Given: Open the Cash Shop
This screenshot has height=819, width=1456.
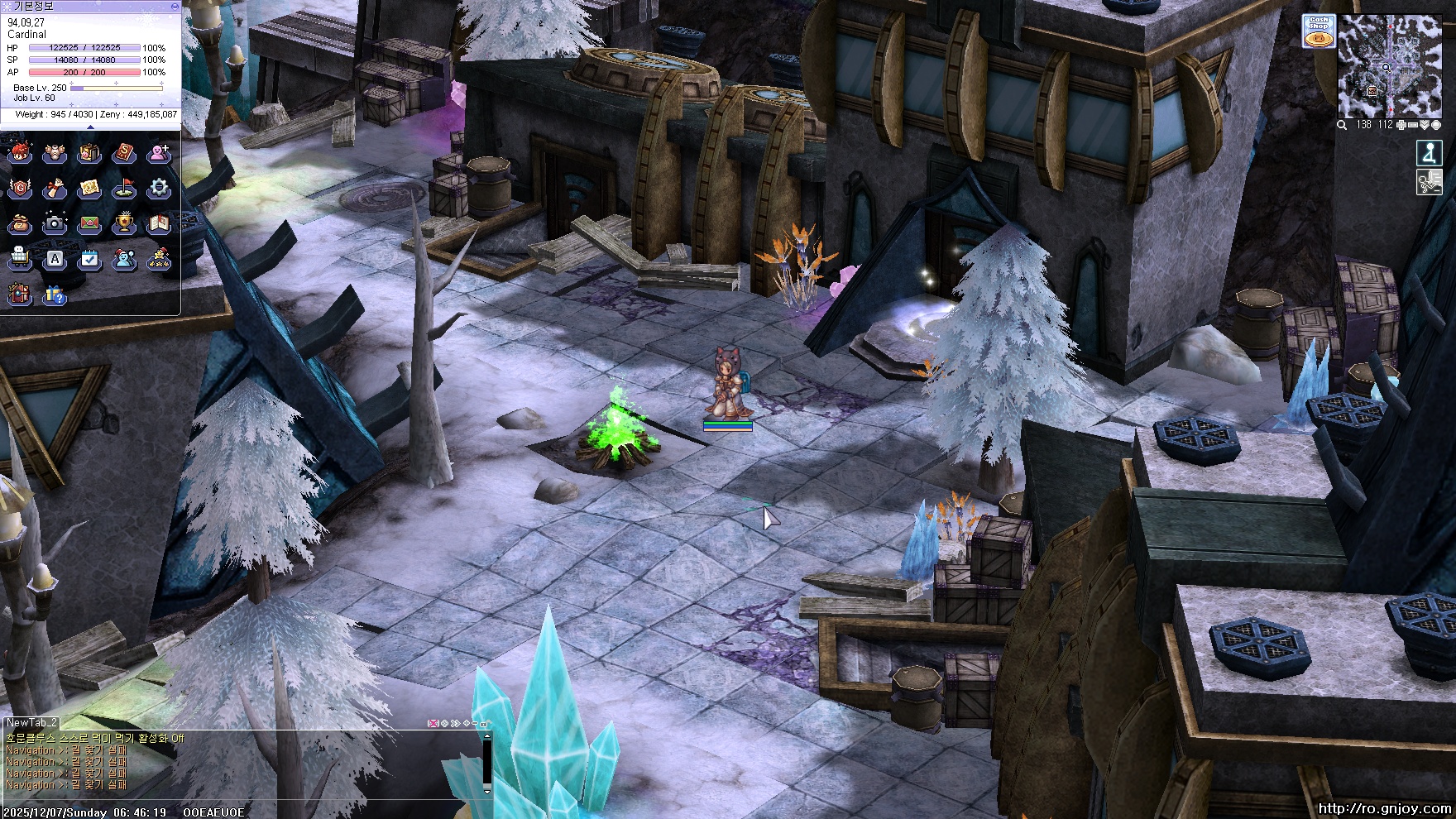Looking at the screenshot, I should 1318,31.
